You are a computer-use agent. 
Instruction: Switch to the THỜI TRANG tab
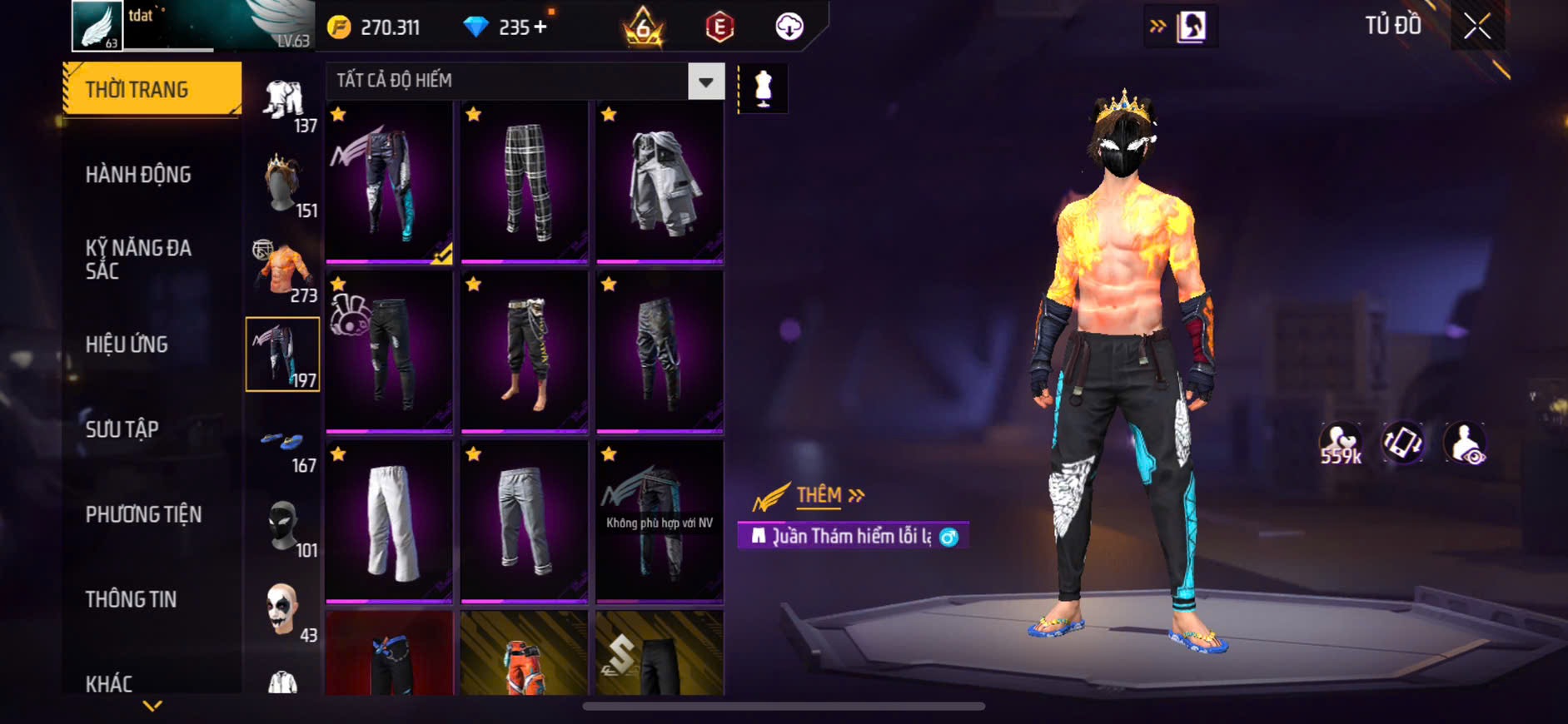point(152,89)
